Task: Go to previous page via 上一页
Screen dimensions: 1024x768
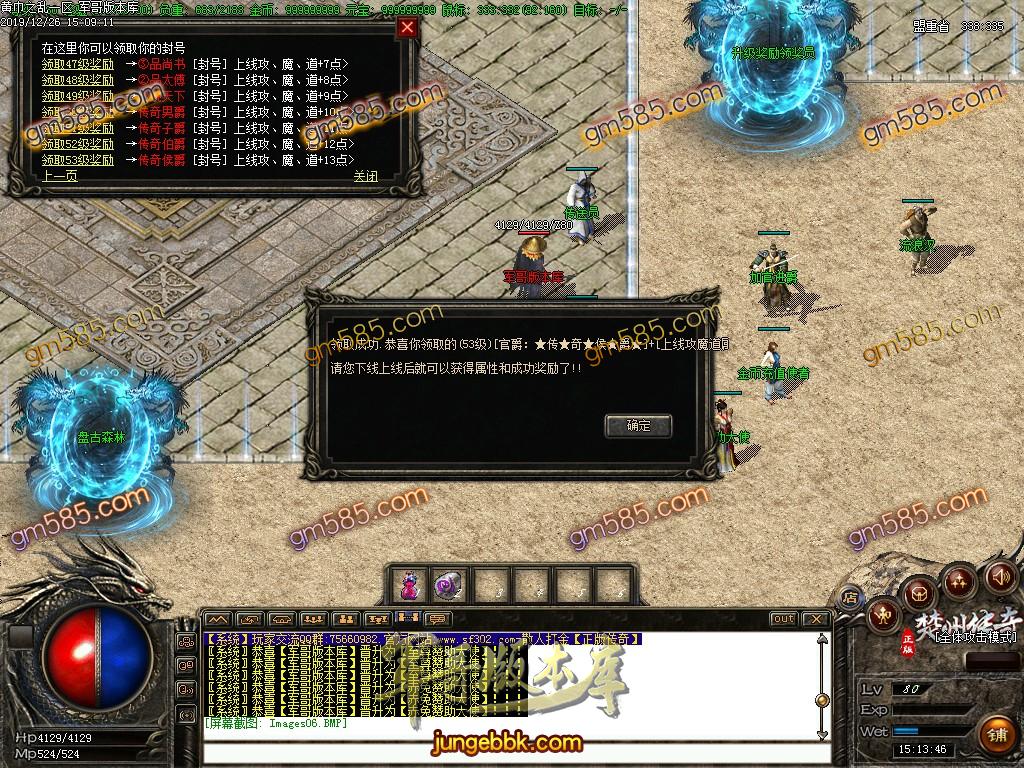Action: click(x=59, y=176)
